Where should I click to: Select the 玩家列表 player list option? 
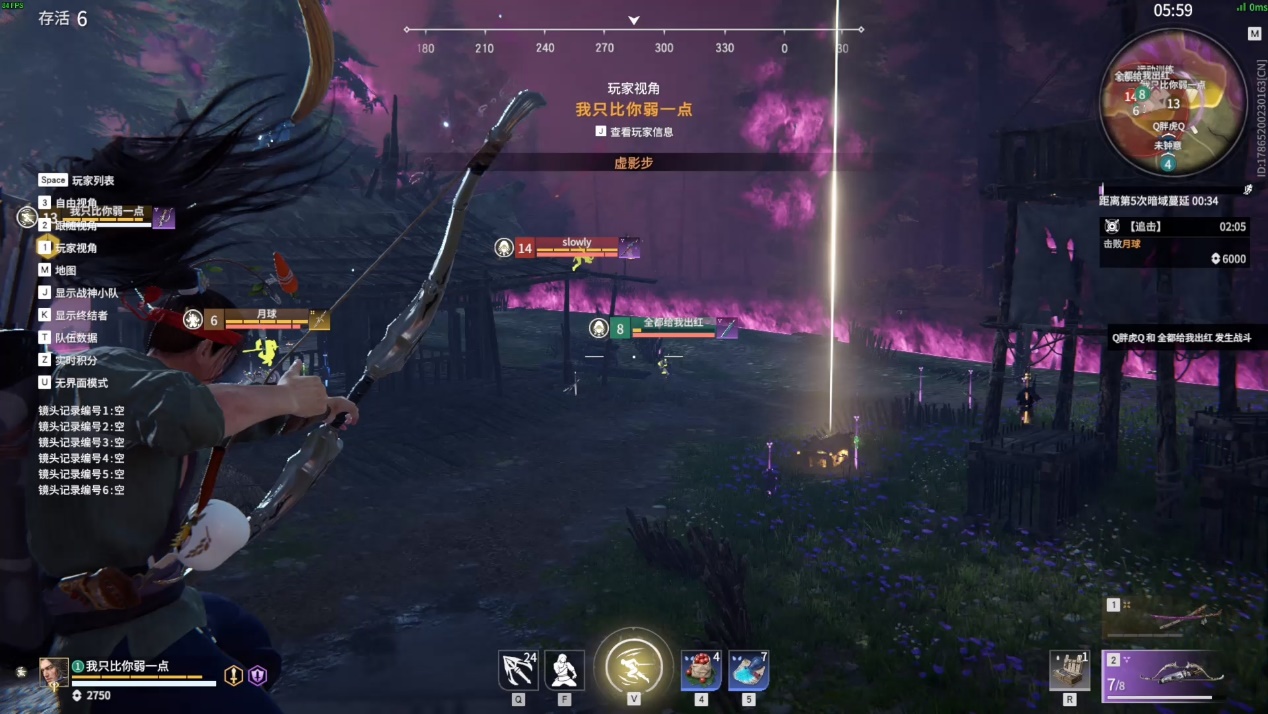click(92, 180)
